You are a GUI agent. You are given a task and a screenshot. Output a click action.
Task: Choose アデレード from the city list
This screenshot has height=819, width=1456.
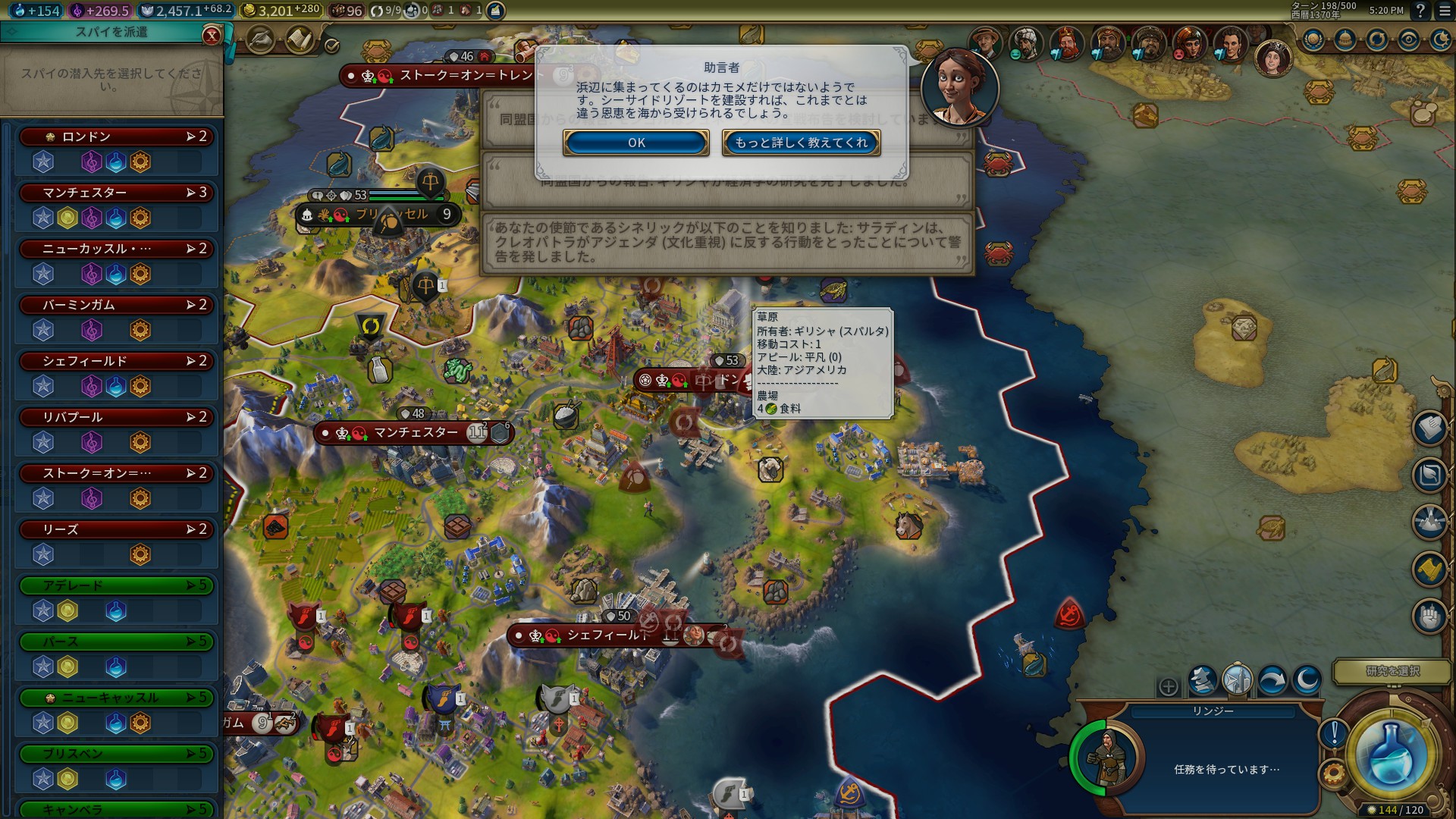click(118, 585)
